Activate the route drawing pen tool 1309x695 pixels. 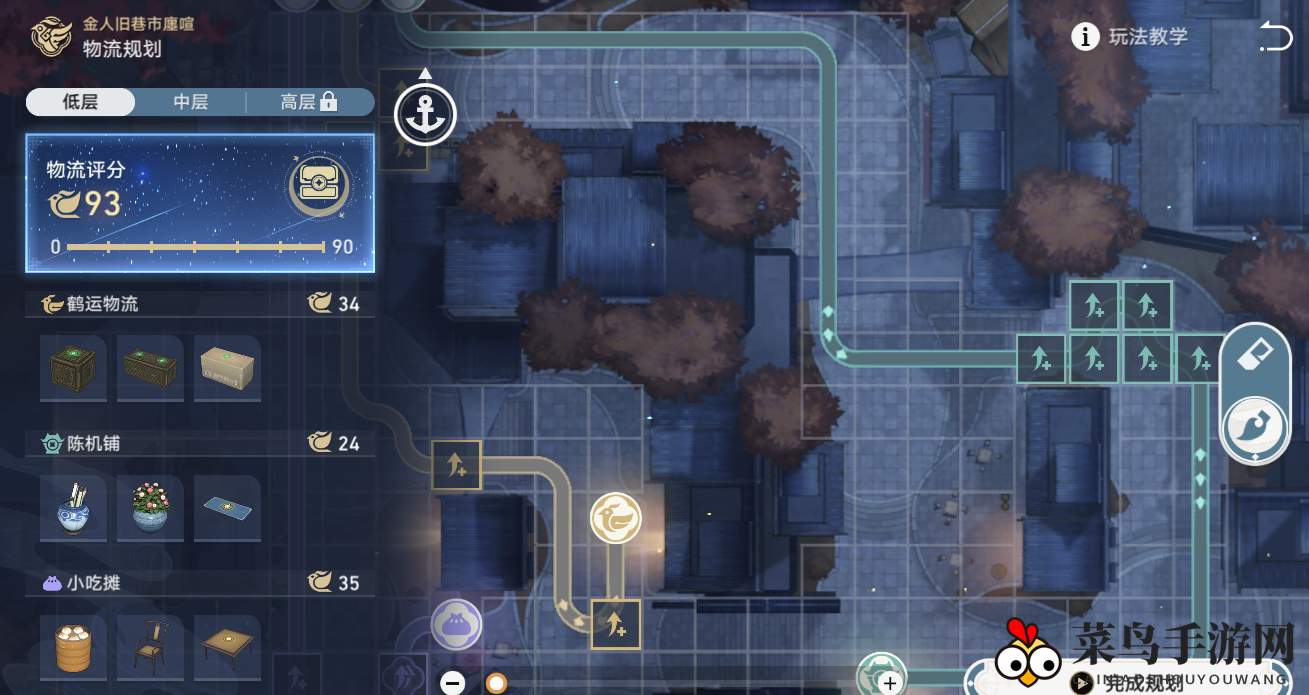pos(1254,426)
